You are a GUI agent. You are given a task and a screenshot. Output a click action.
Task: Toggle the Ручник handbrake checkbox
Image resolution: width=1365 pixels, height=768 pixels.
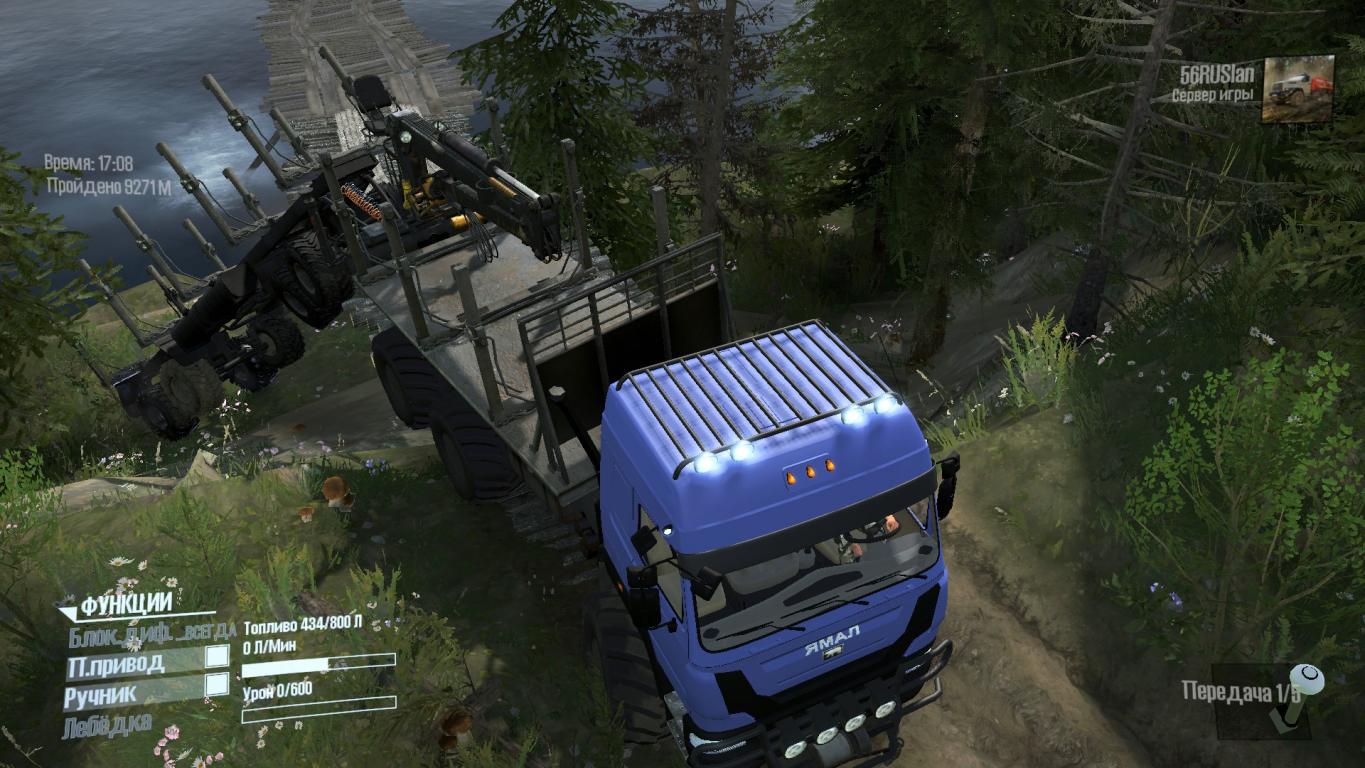point(217,685)
